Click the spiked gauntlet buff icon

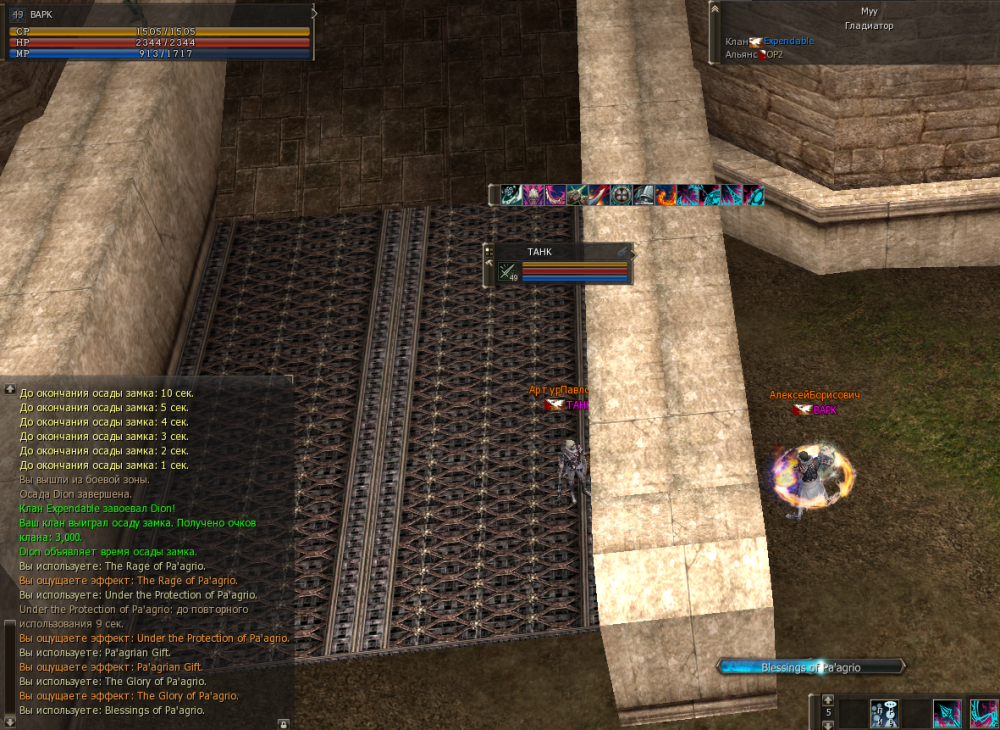pyautogui.click(x=577, y=195)
